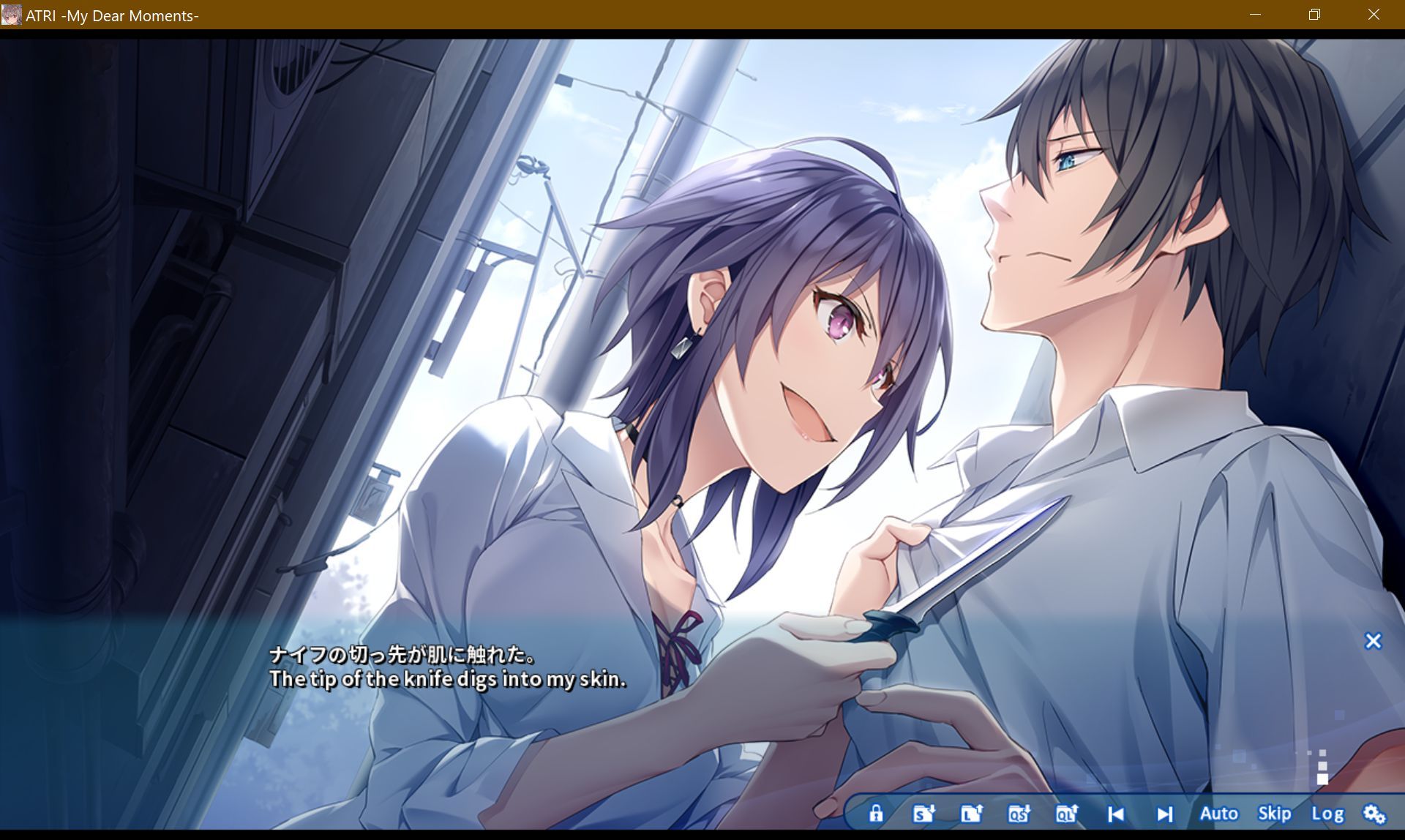Activate Skip mode
The image size is (1405, 840).
pos(1275,813)
